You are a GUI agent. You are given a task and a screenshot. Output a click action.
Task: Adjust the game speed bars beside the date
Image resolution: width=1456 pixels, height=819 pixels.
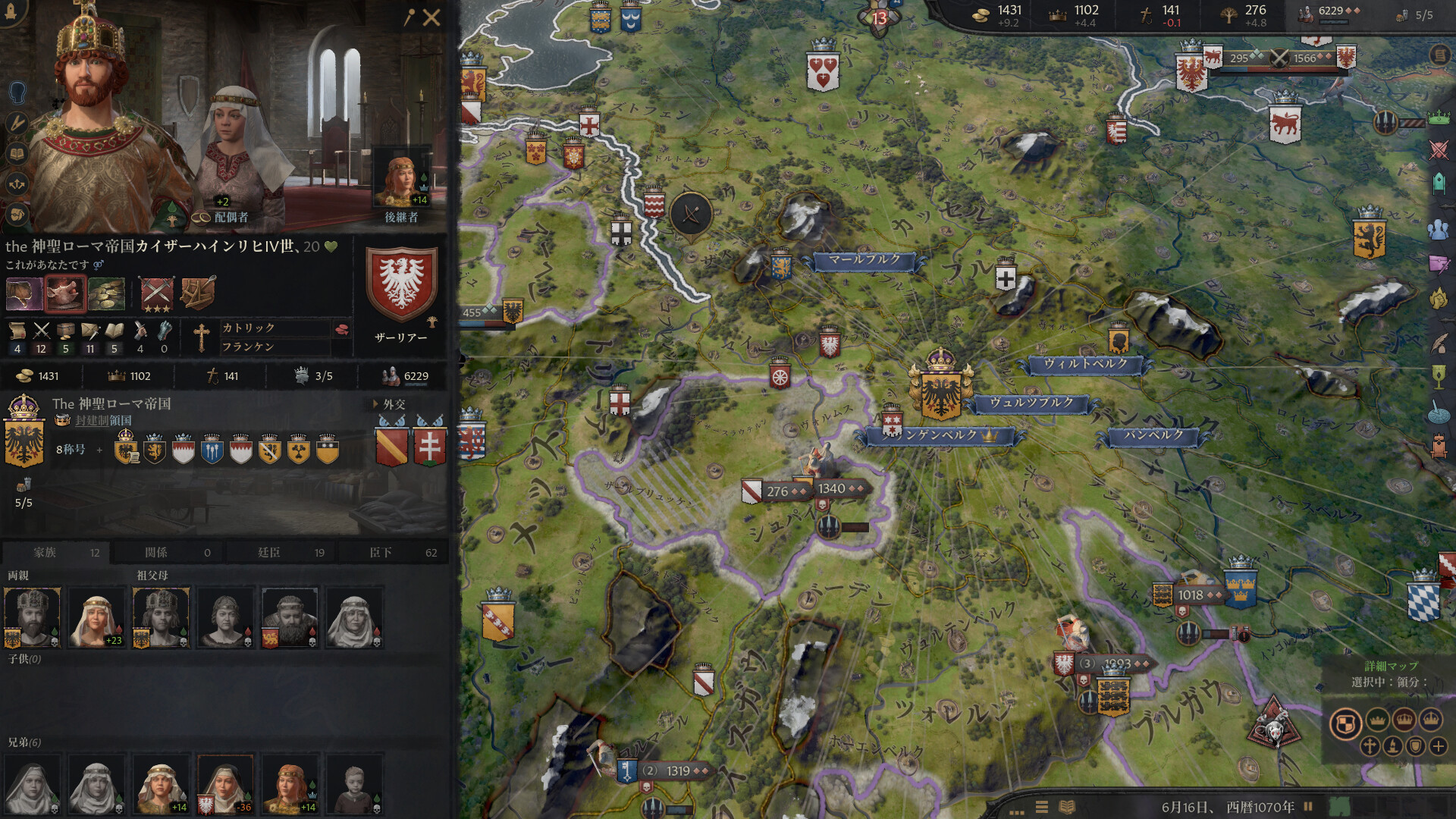click(x=1016, y=812)
